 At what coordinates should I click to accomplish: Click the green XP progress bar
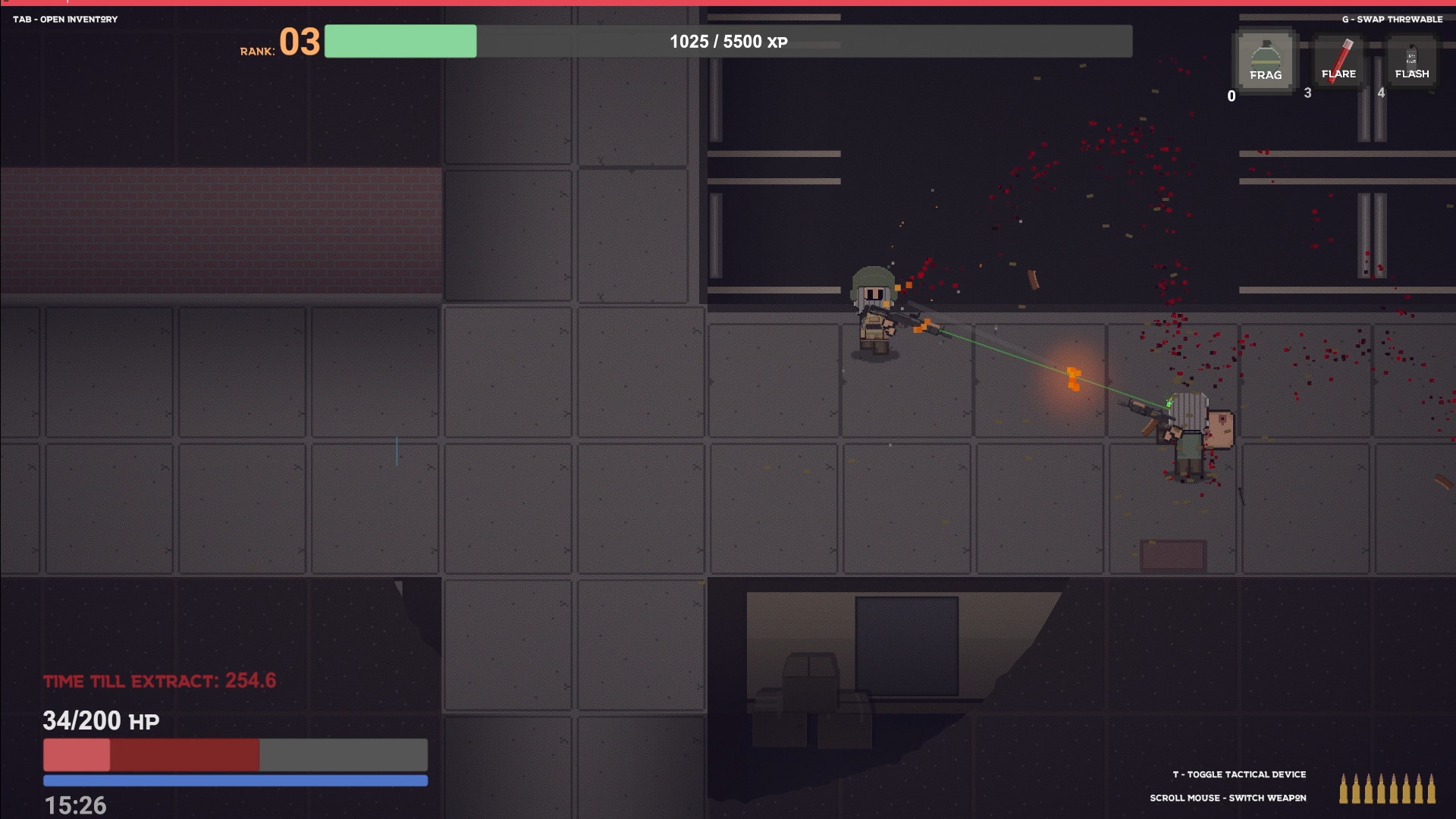[x=400, y=42]
